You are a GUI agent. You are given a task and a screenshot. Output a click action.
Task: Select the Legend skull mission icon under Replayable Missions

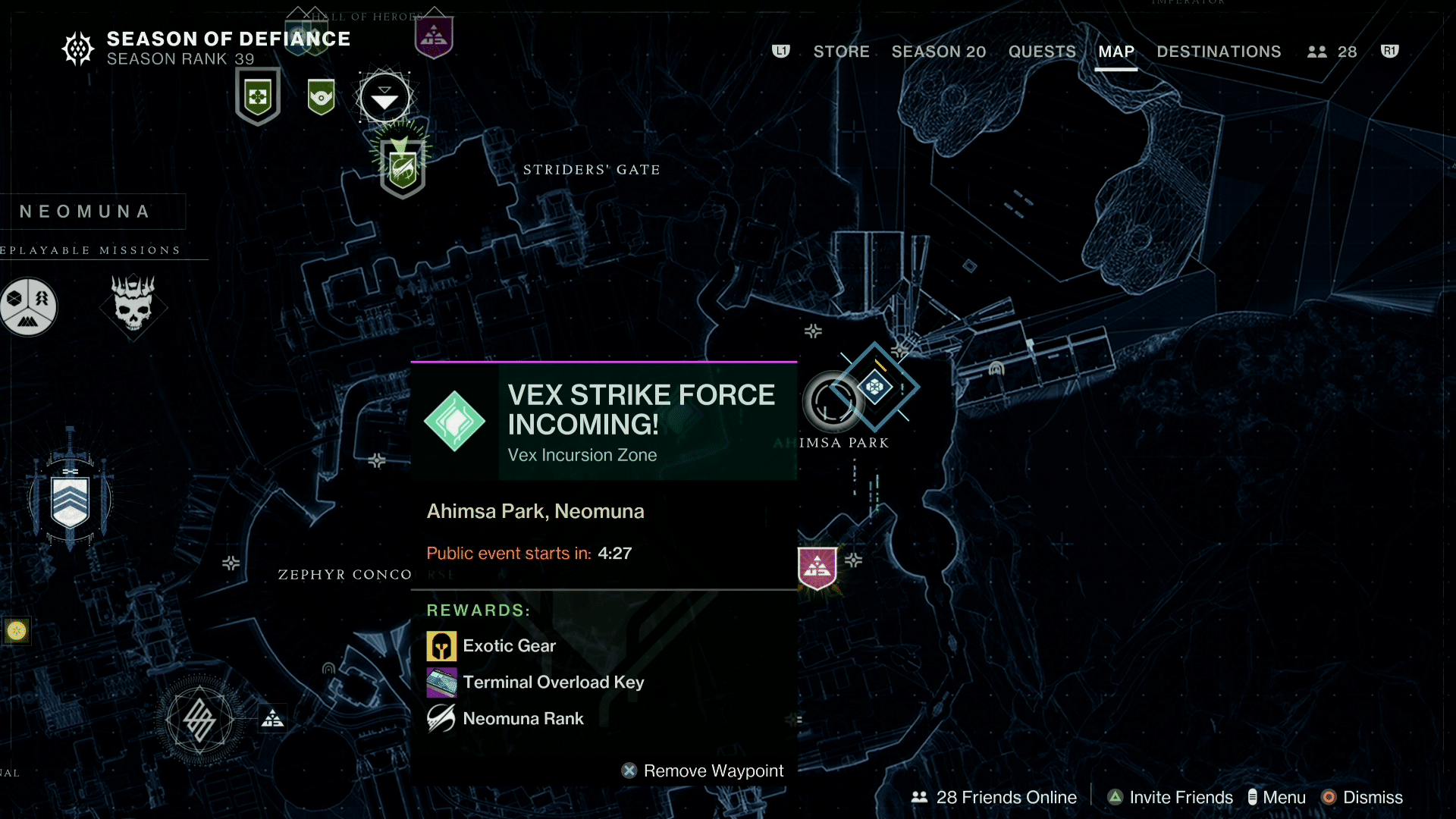[x=134, y=307]
